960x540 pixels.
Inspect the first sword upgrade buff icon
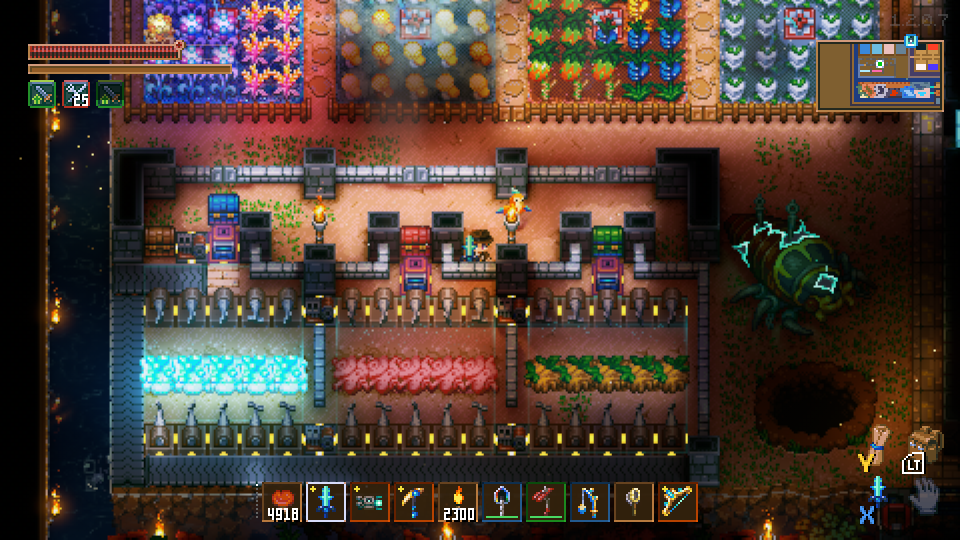(42, 94)
